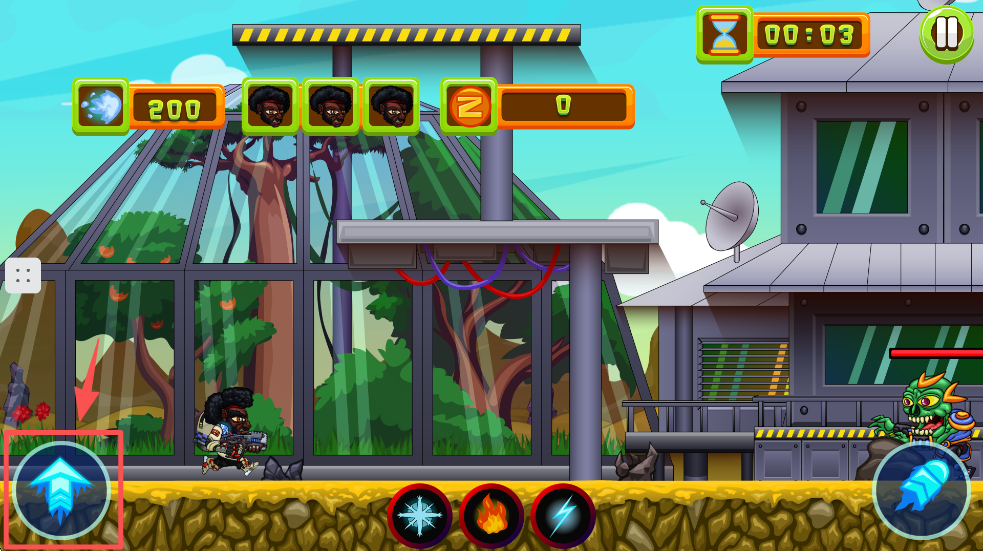Activate the ice snowflake power
The width and height of the screenshot is (983, 551).
point(420,516)
